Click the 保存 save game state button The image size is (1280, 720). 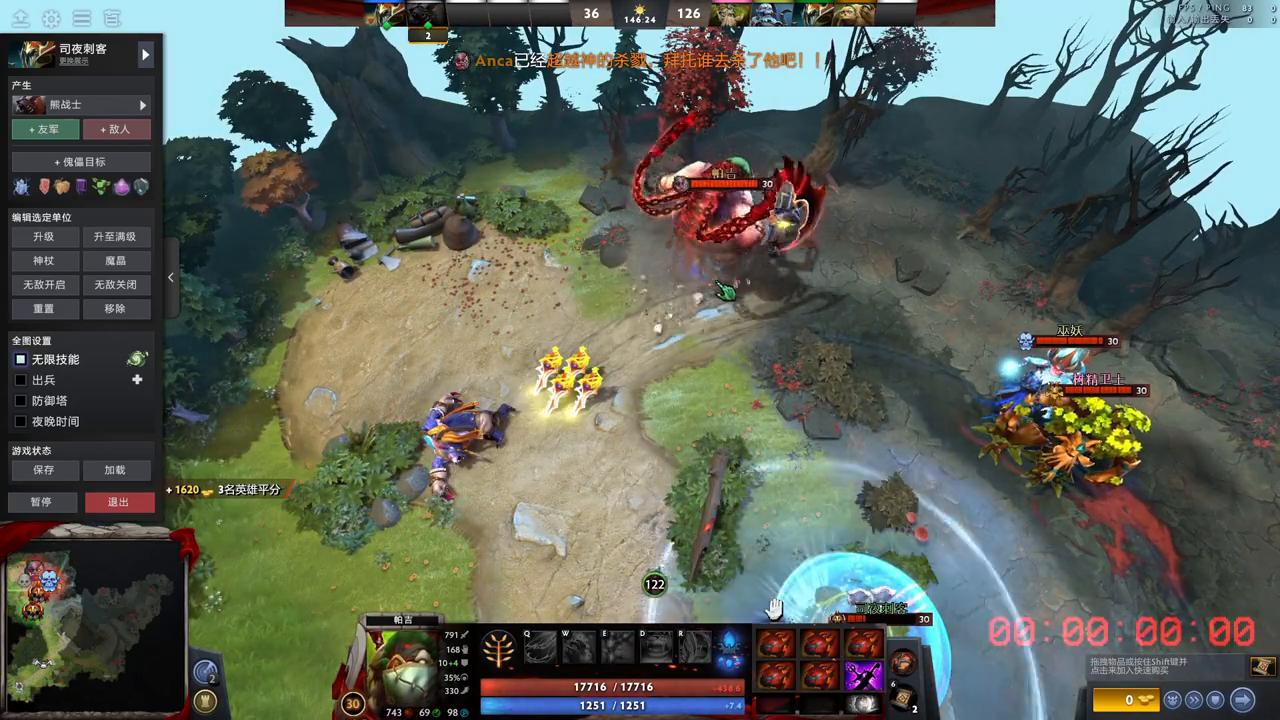pyautogui.click(x=42, y=470)
